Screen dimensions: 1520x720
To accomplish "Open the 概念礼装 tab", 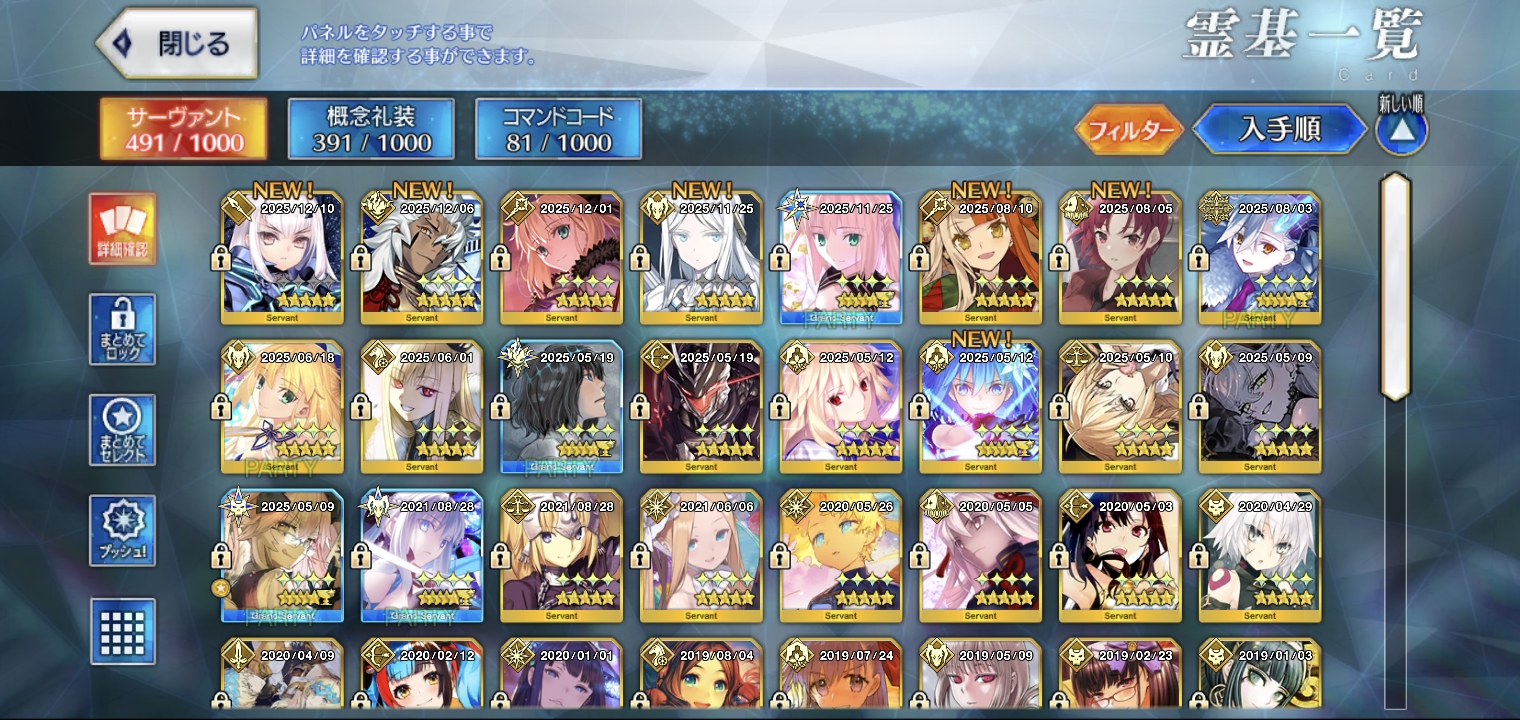I will [371, 129].
